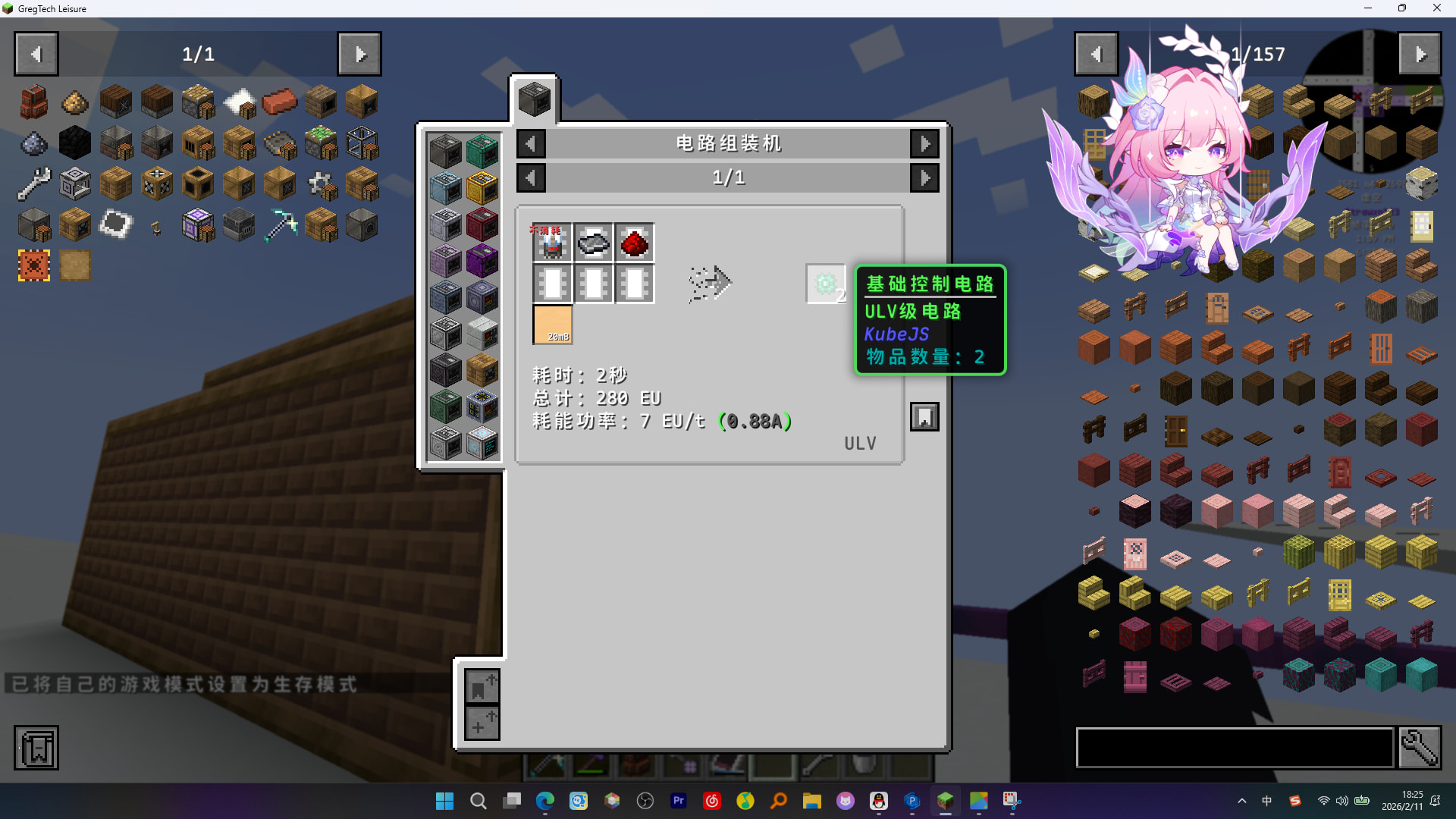Select the circuit assembler recipe tab
Image resolution: width=1456 pixels, height=819 pixels.
(535, 99)
